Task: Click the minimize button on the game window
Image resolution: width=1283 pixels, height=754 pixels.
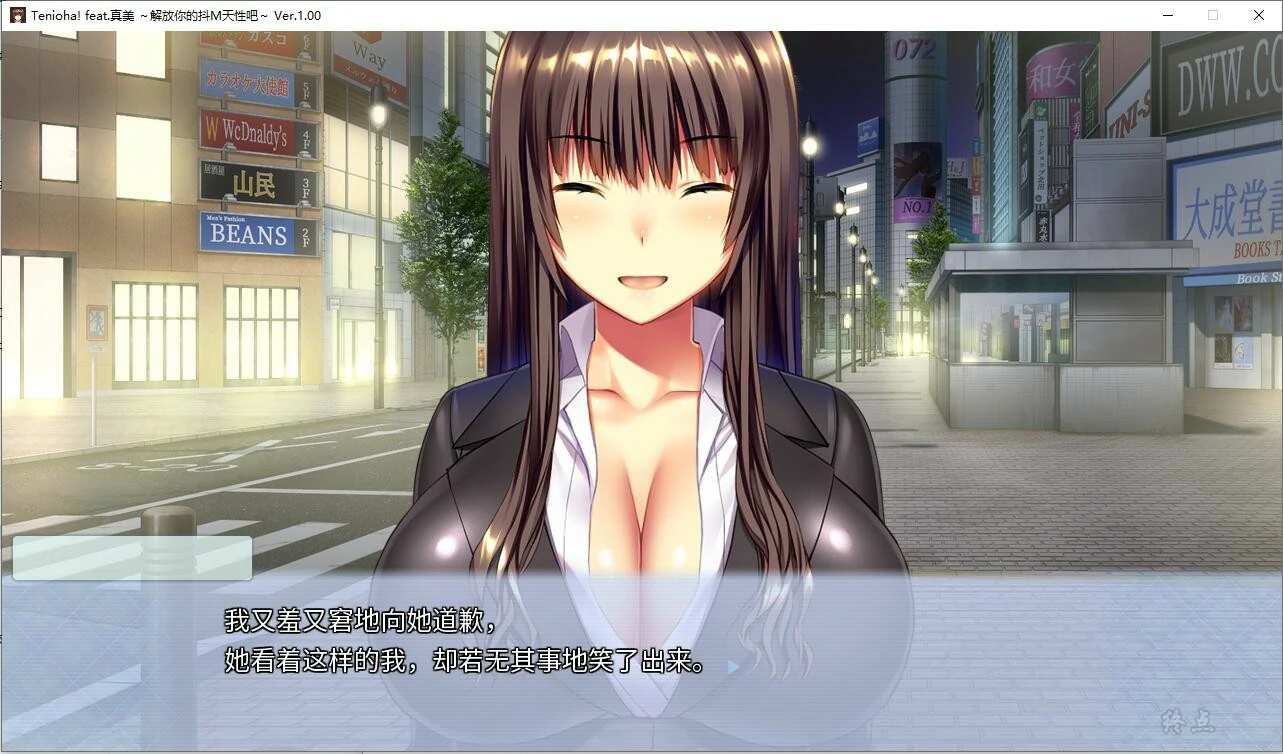Action: (1167, 15)
